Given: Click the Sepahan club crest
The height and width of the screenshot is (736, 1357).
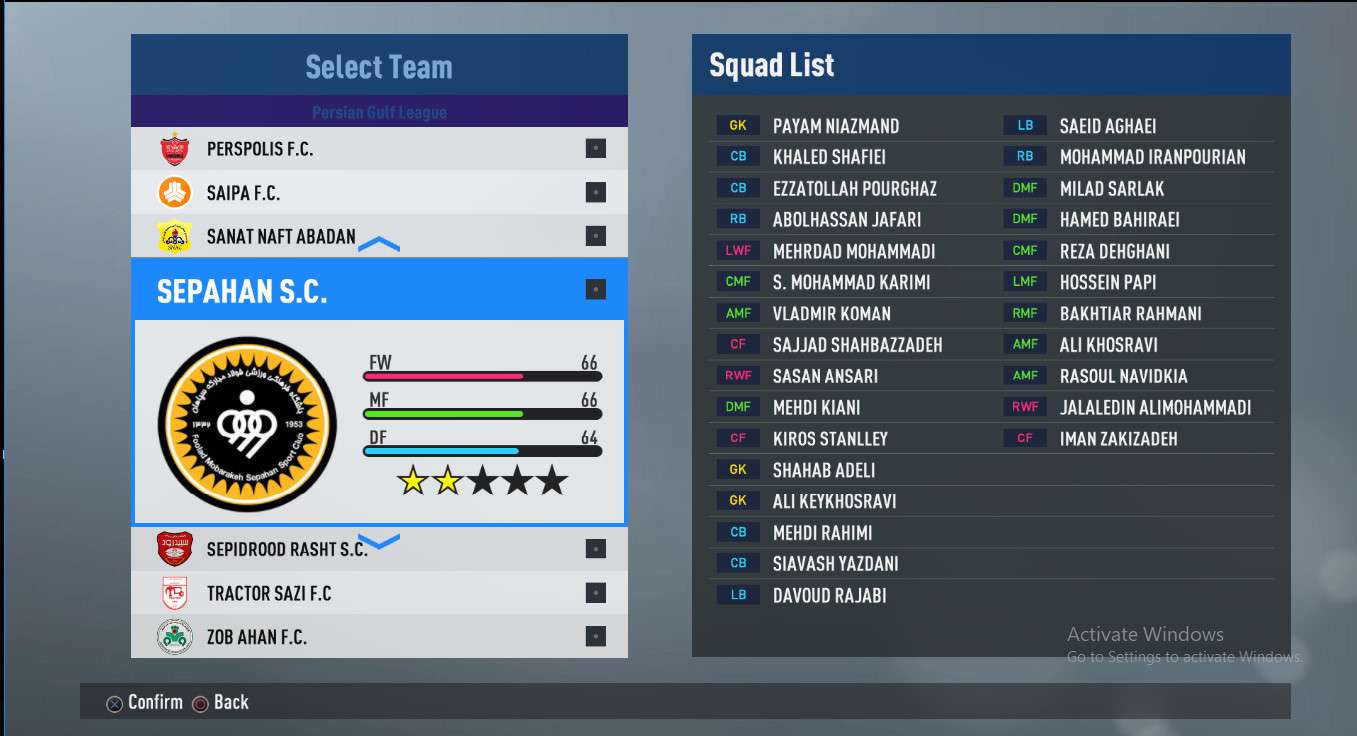Looking at the screenshot, I should (249, 424).
